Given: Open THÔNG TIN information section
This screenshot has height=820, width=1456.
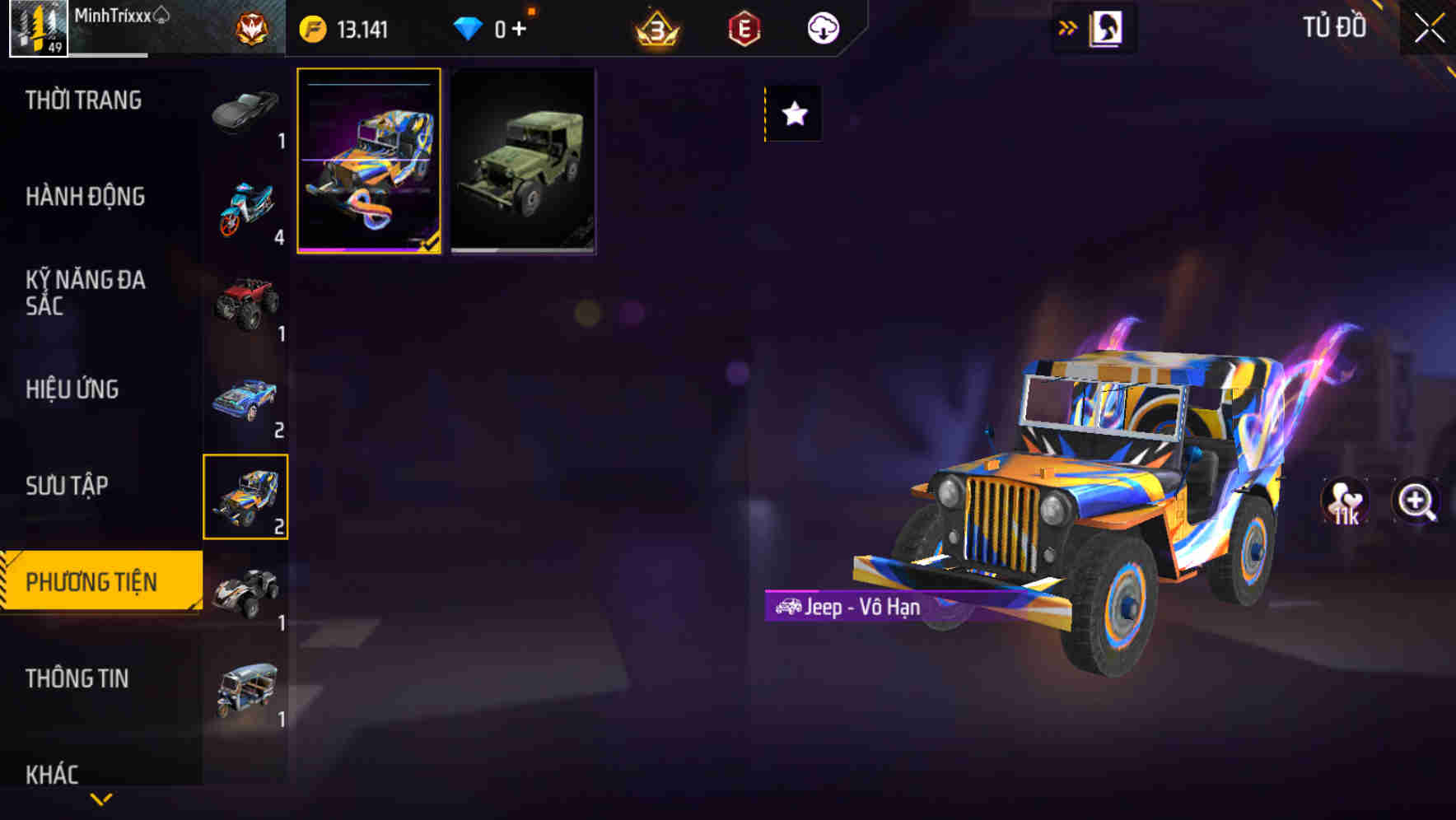Looking at the screenshot, I should coord(78,679).
